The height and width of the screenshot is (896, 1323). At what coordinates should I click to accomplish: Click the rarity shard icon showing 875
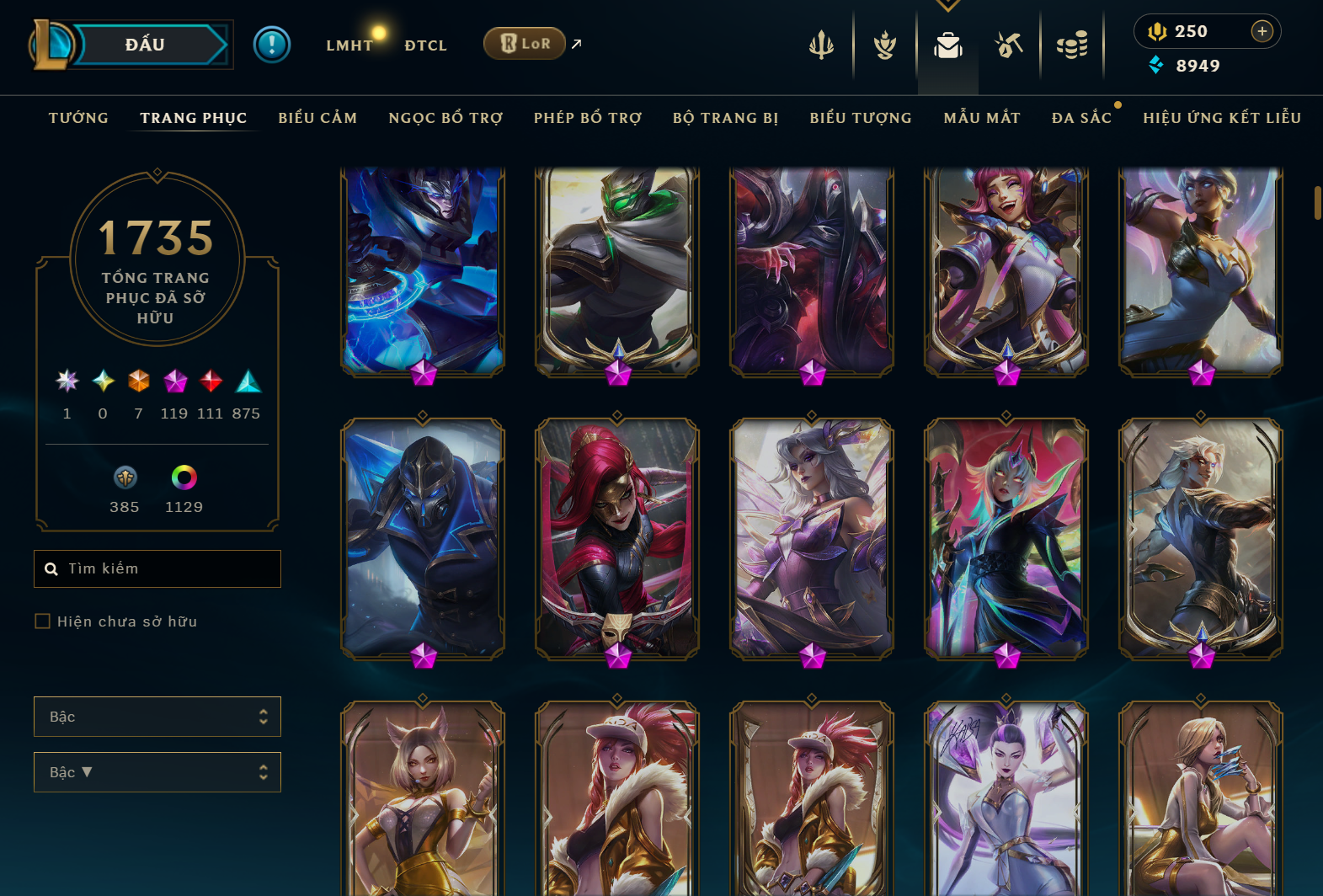[247, 382]
